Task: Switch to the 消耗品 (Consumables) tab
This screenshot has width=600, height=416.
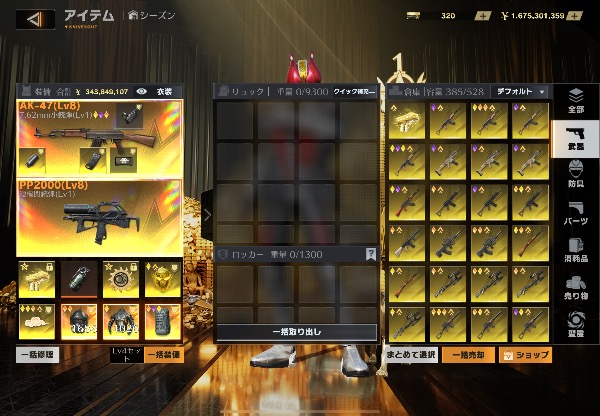Action: (576, 250)
